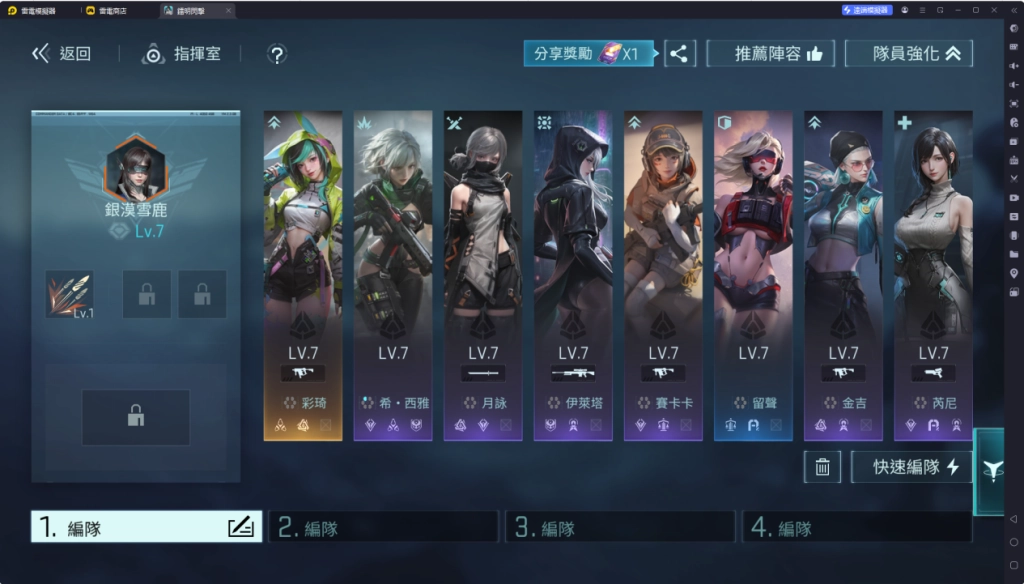1024x584 pixels.
Task: Select the 芮尼 character card
Action: click(933, 275)
